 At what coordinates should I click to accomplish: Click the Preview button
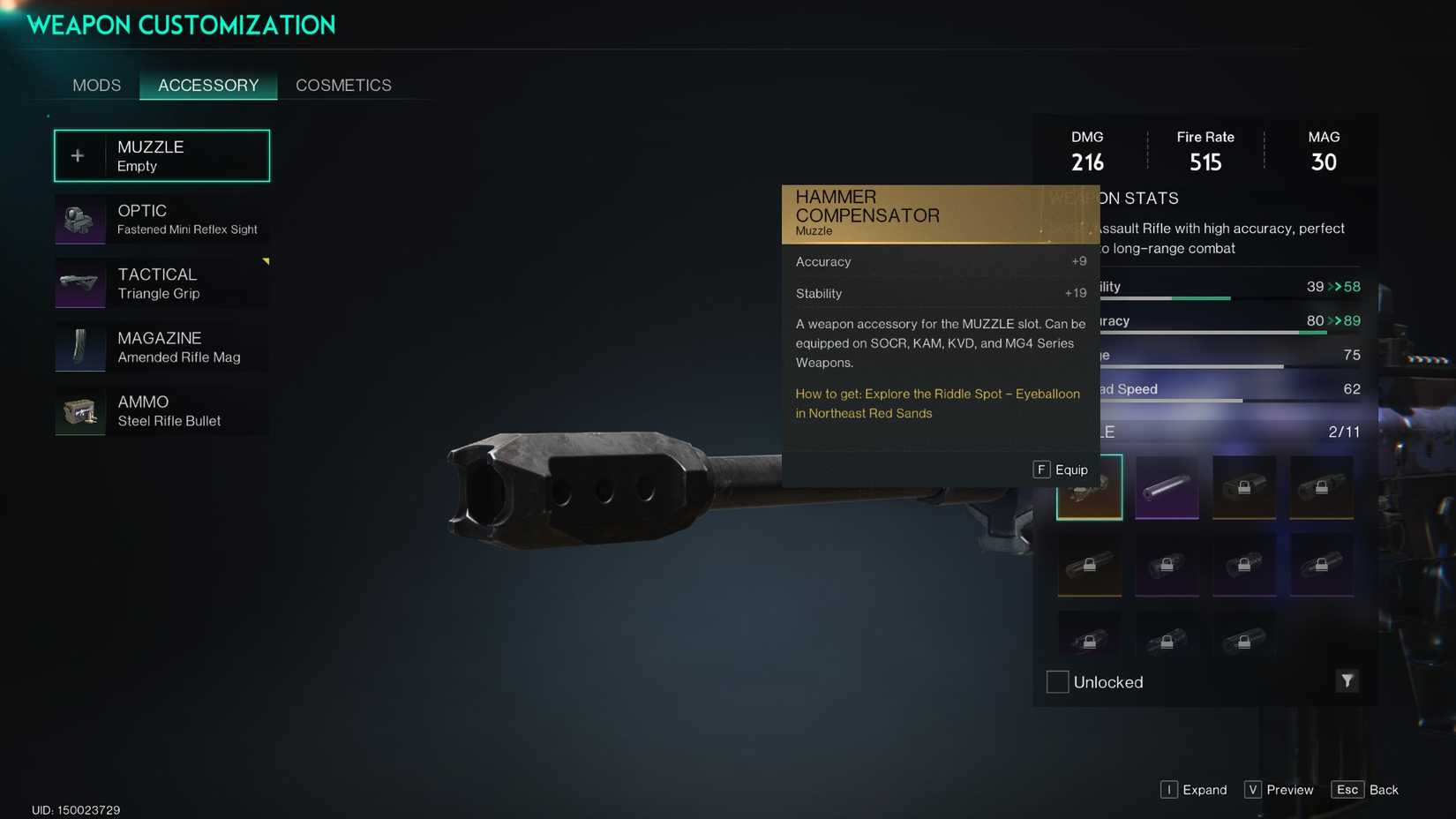pos(1279,790)
